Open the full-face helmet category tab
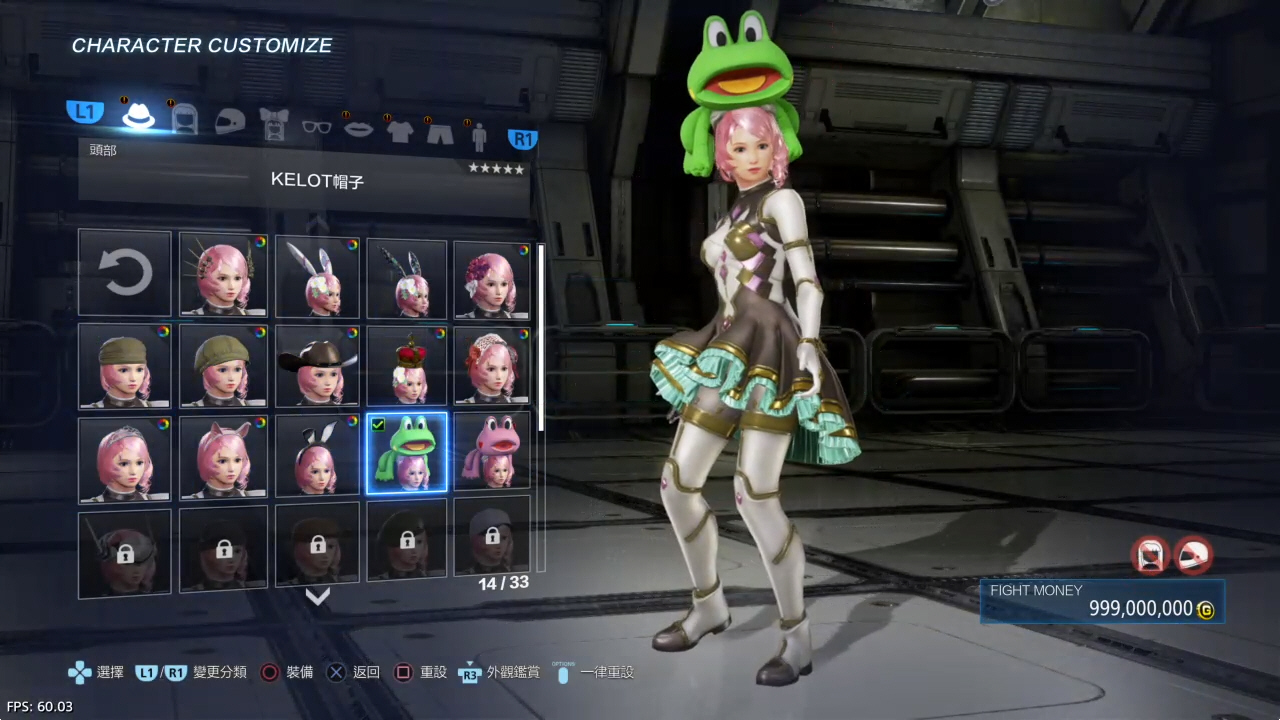The height and width of the screenshot is (720, 1280). click(229, 121)
